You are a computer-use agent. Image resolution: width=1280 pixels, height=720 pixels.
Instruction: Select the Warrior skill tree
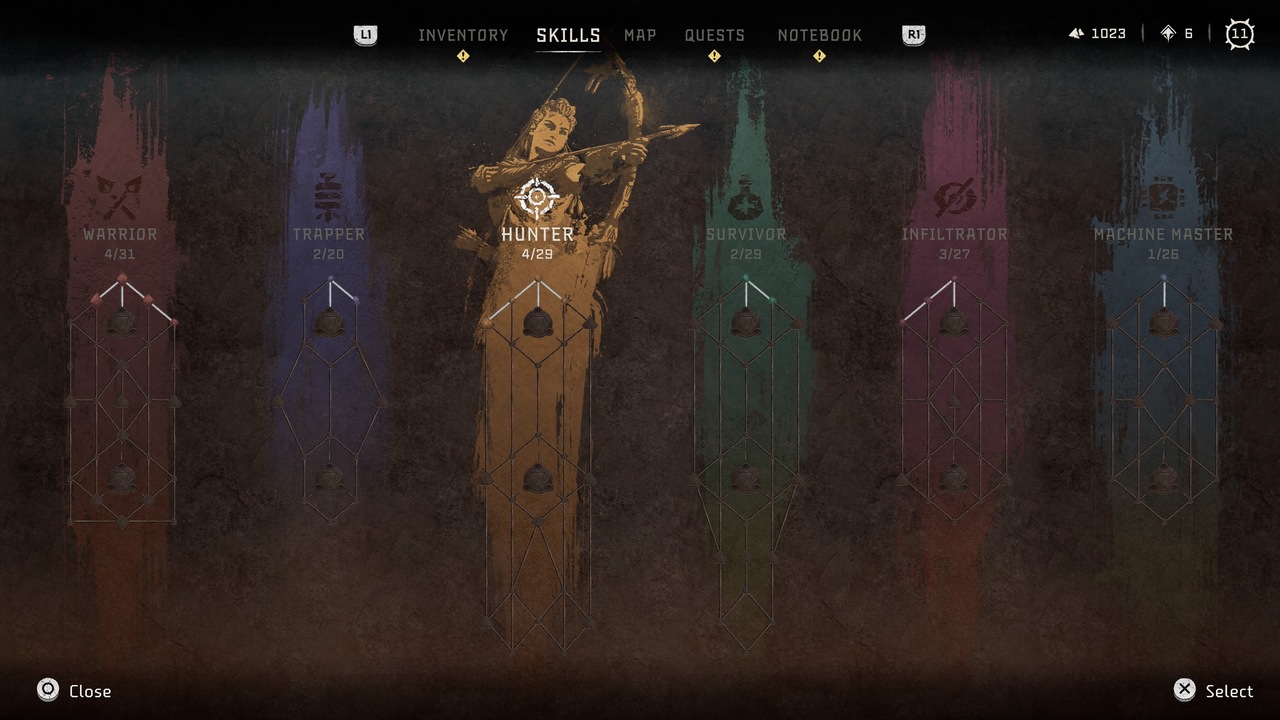[x=120, y=234]
